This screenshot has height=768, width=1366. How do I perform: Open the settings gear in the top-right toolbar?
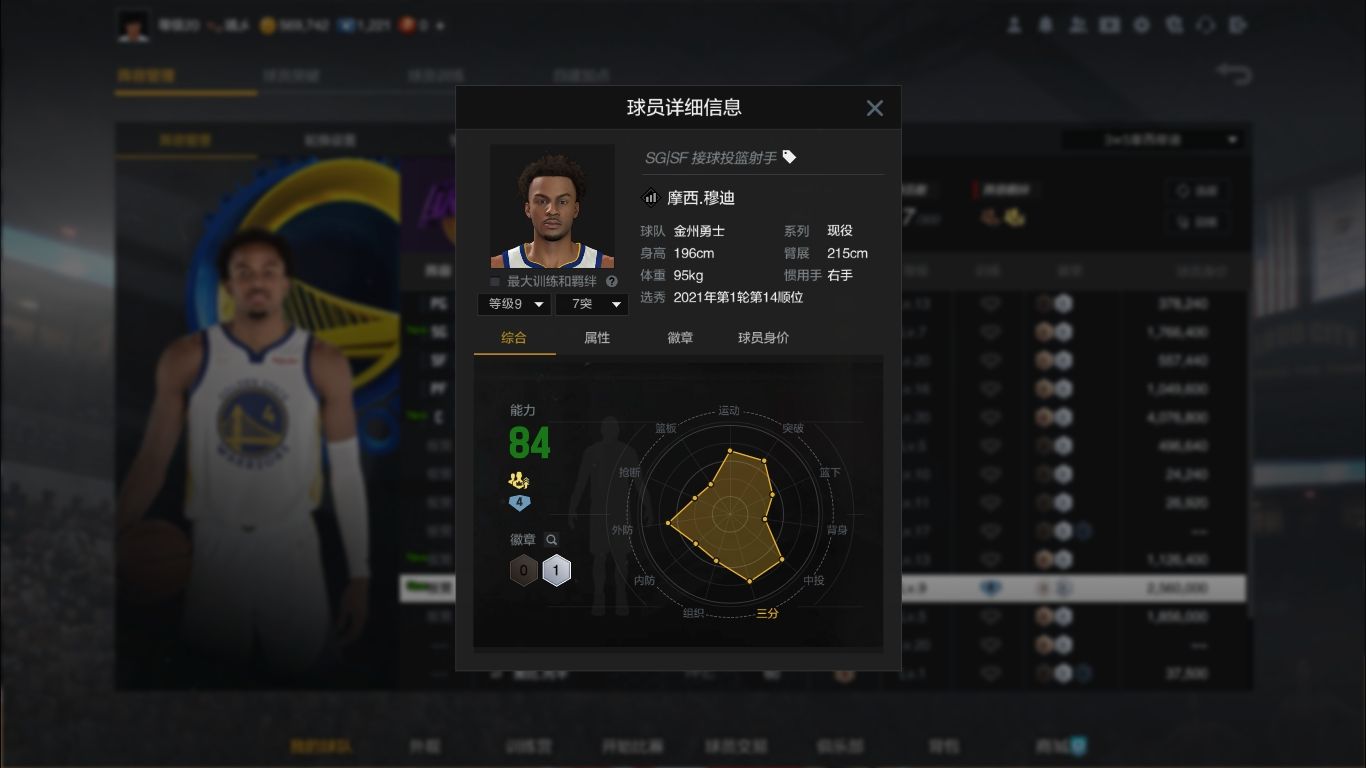coord(1141,25)
